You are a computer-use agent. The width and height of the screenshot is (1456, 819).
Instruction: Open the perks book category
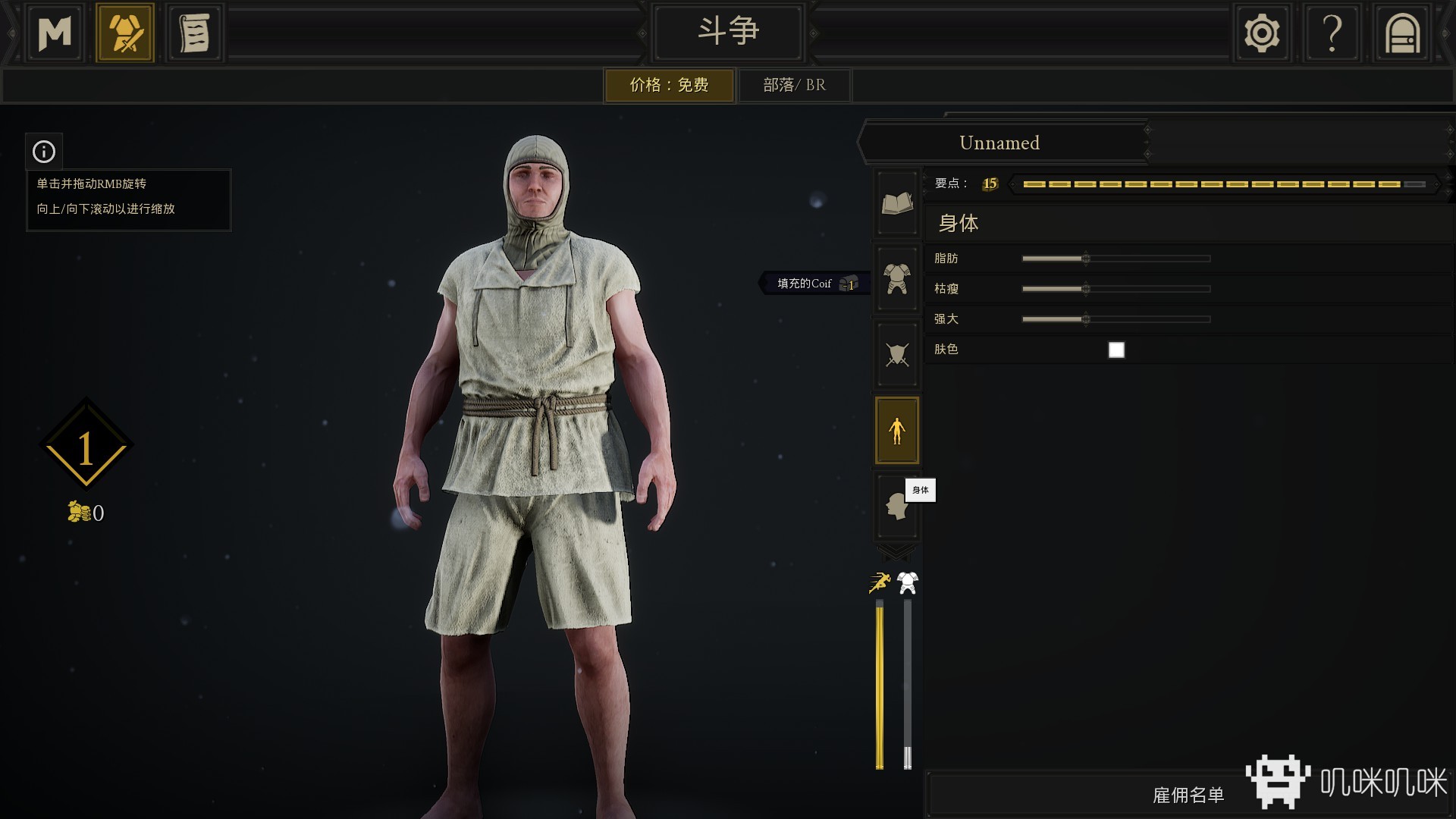pyautogui.click(x=897, y=203)
